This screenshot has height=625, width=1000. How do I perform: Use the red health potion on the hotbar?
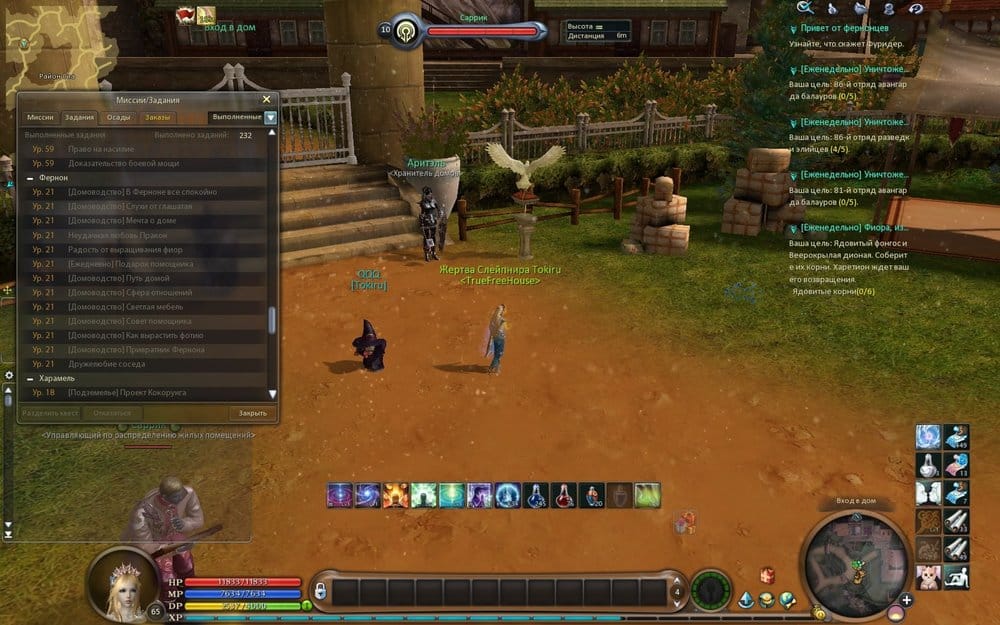(564, 495)
